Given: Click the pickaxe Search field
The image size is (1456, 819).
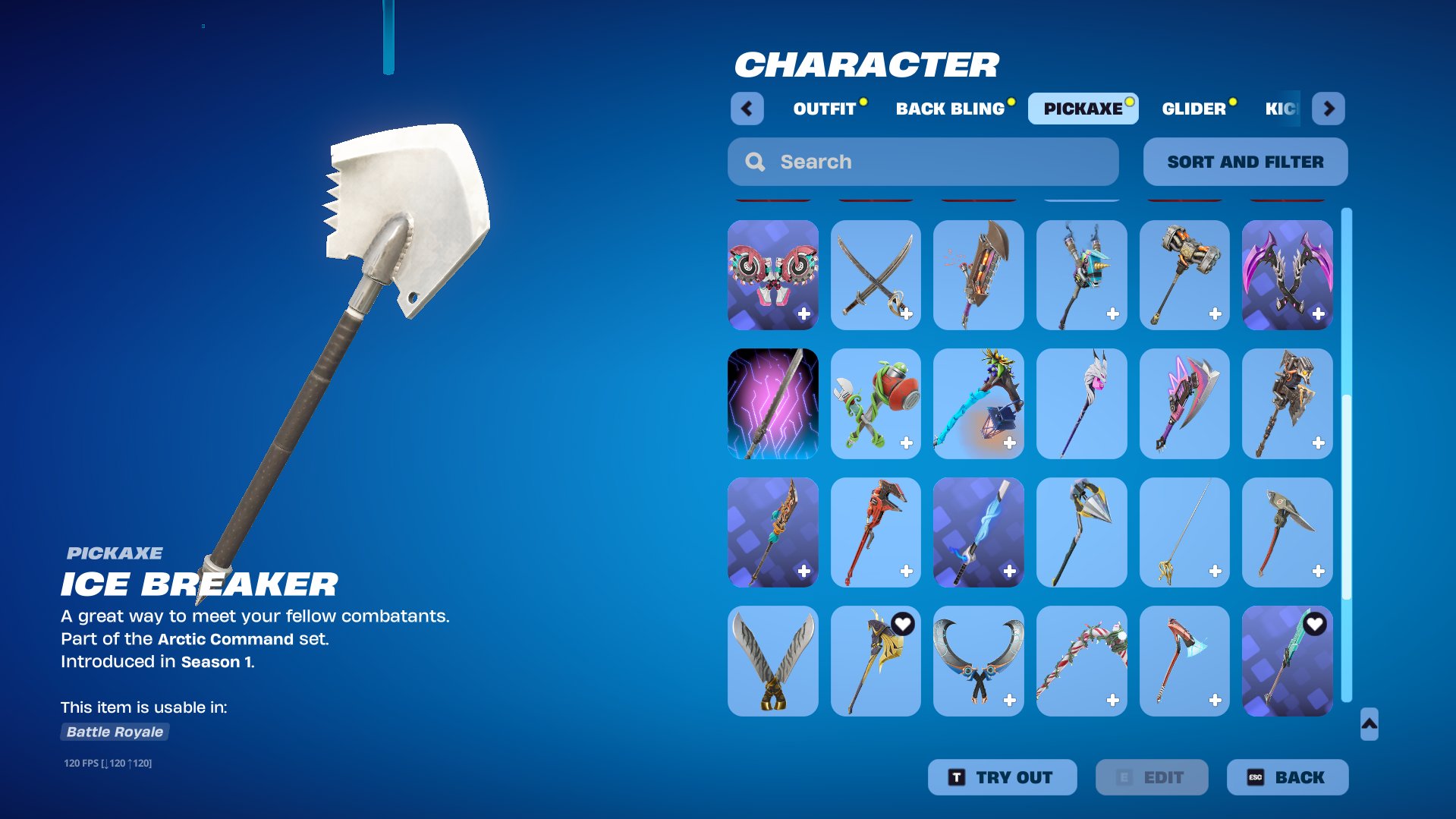Looking at the screenshot, I should point(923,162).
